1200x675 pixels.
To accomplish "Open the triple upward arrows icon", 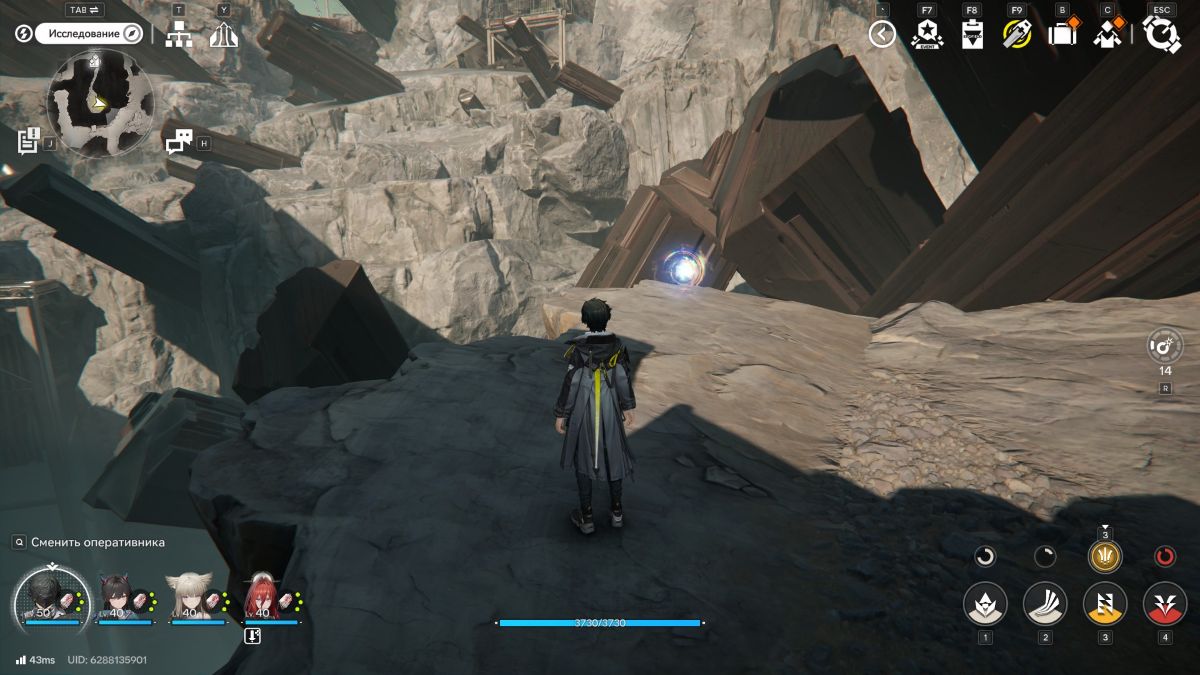I will [x=224, y=35].
